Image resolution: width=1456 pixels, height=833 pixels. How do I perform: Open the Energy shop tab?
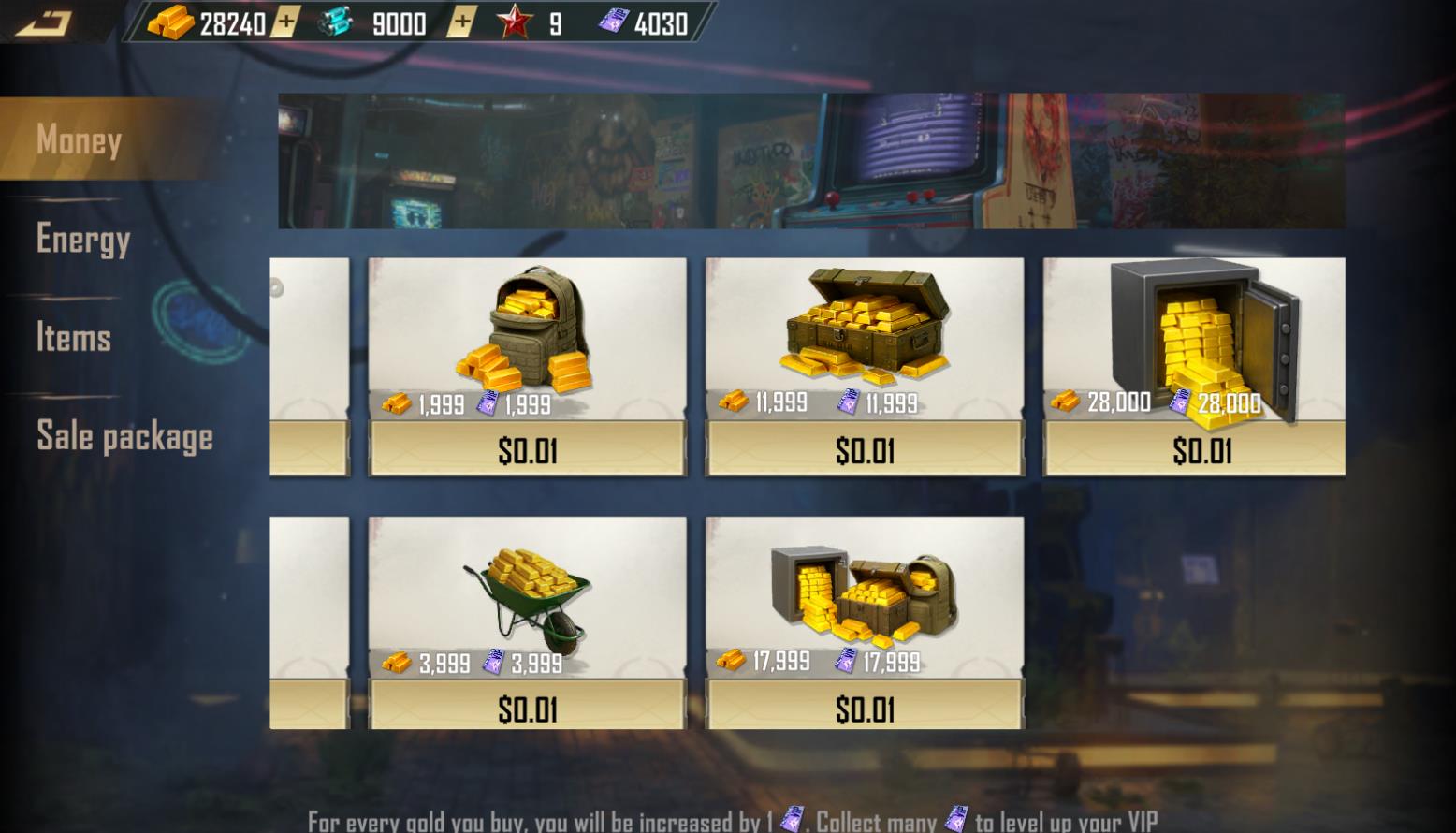[84, 241]
